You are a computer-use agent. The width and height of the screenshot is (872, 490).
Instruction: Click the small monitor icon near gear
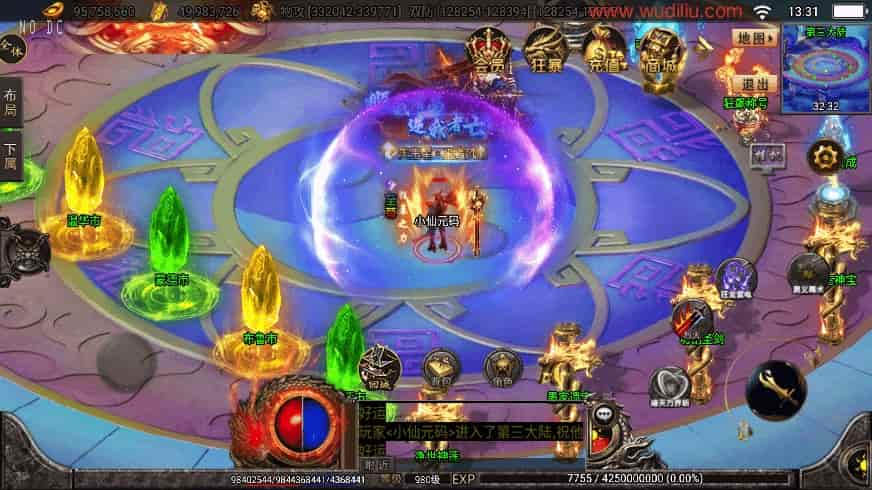tap(767, 155)
